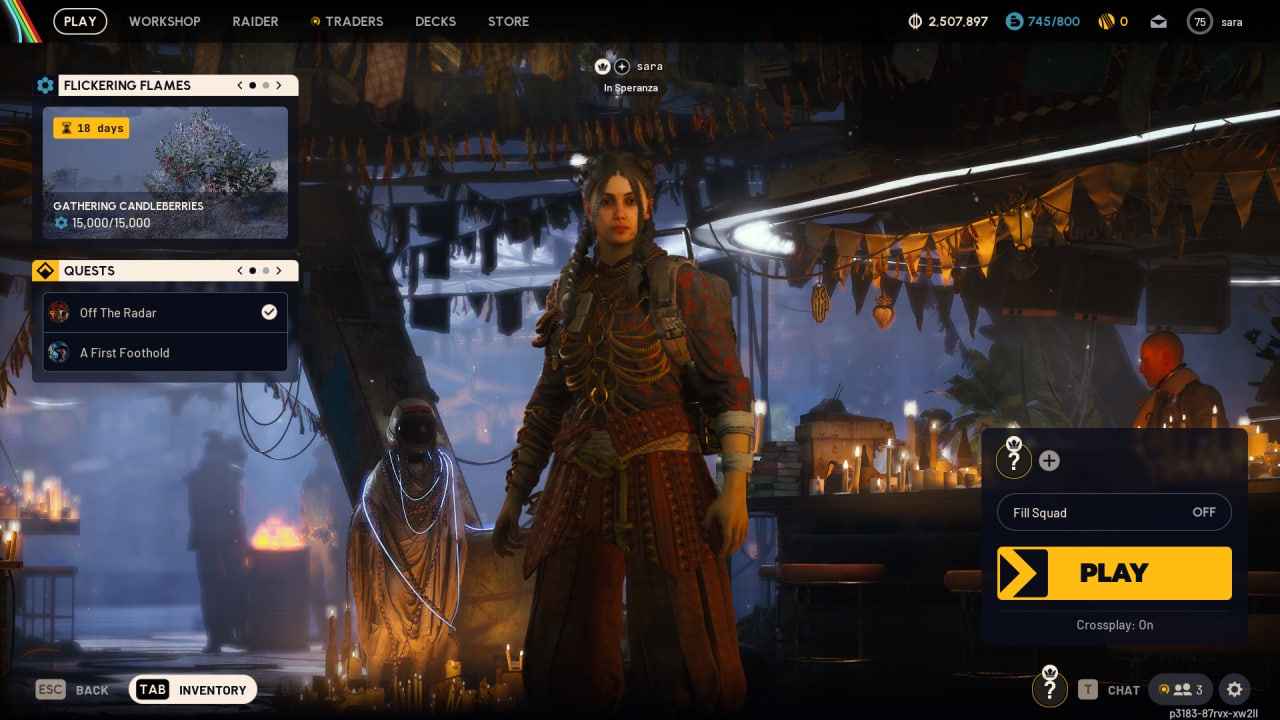
Task: Open your level 75 profile badge
Action: tap(1199, 21)
